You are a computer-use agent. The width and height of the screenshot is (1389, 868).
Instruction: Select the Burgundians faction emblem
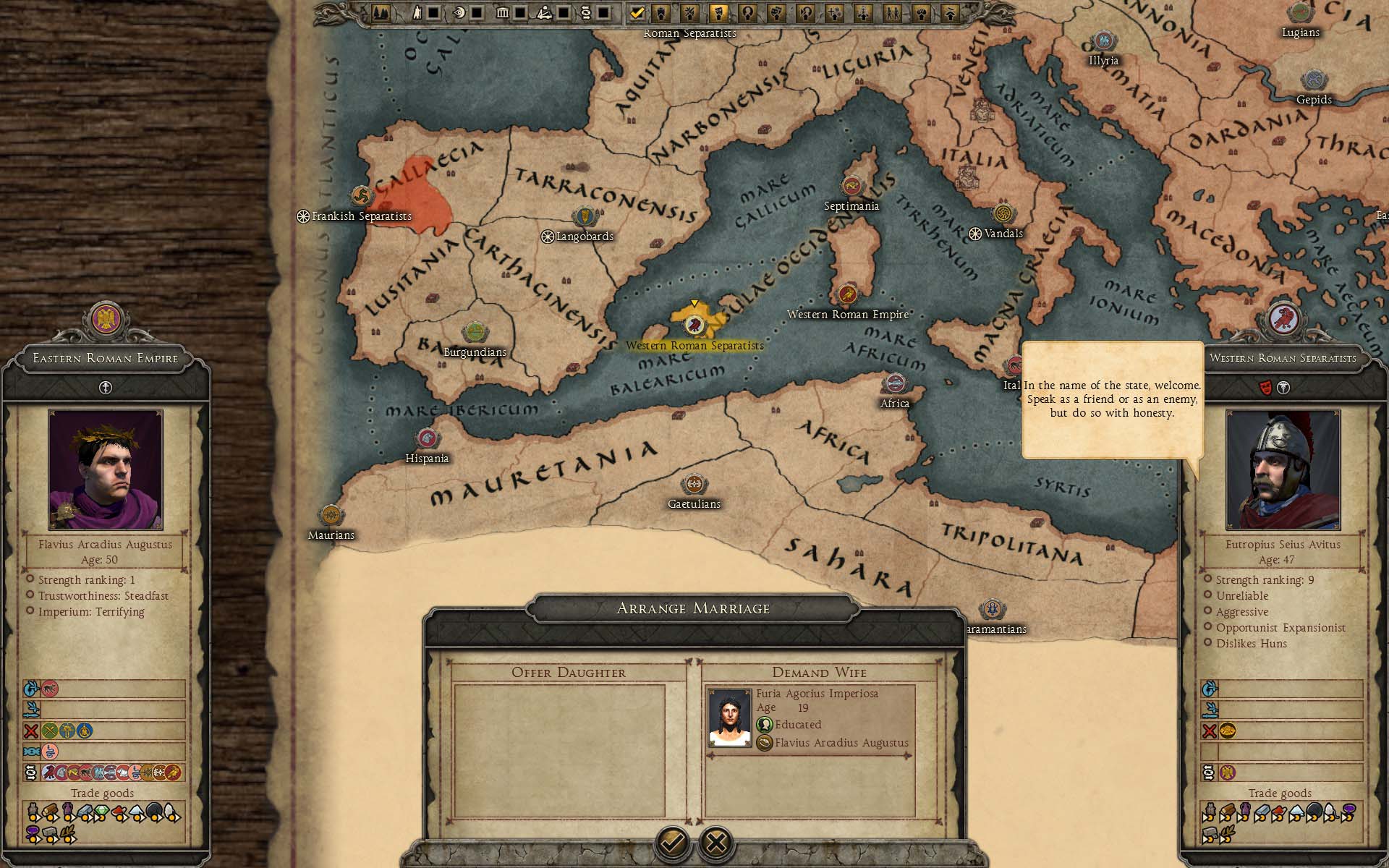click(475, 333)
